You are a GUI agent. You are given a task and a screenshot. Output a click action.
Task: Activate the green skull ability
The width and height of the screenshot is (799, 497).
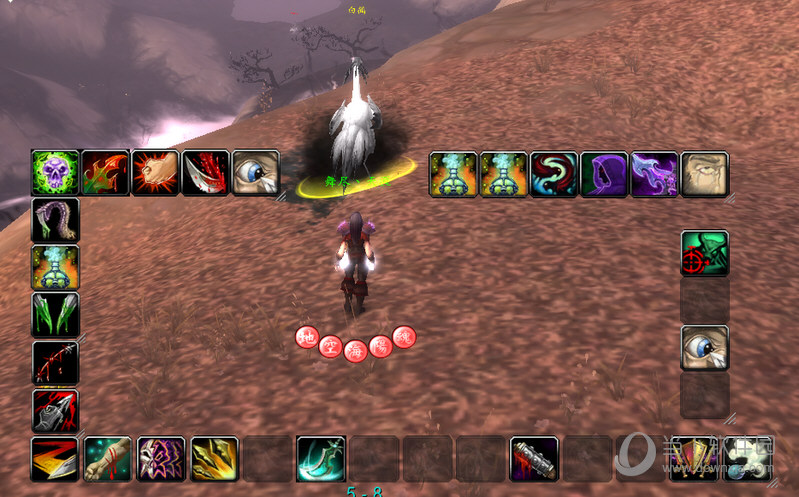[x=55, y=173]
